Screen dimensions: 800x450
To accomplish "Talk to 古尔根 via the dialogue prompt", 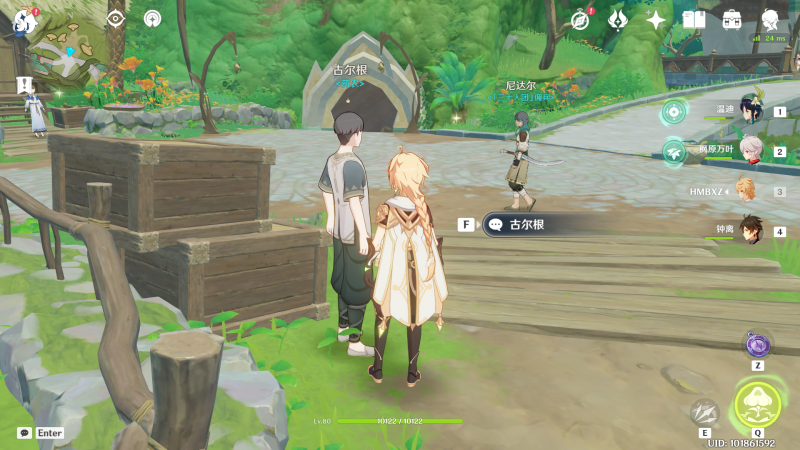I will pos(527,225).
